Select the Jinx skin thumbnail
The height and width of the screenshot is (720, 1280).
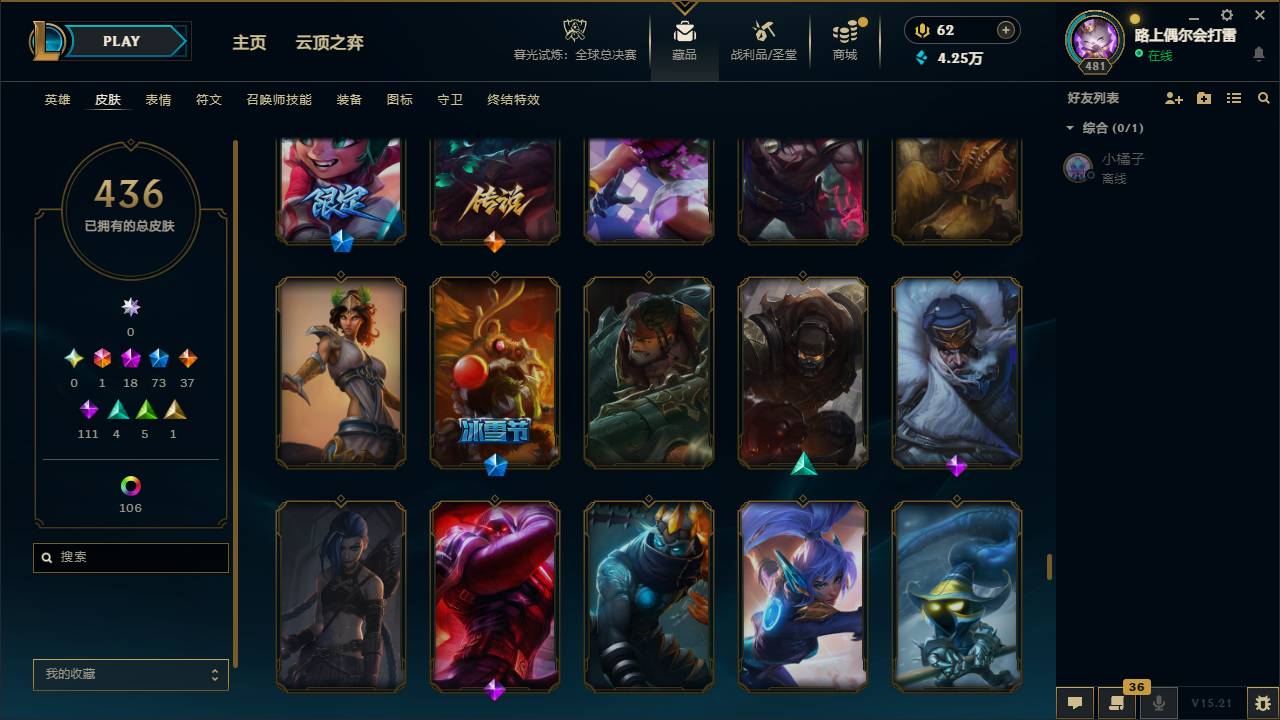(x=340, y=596)
